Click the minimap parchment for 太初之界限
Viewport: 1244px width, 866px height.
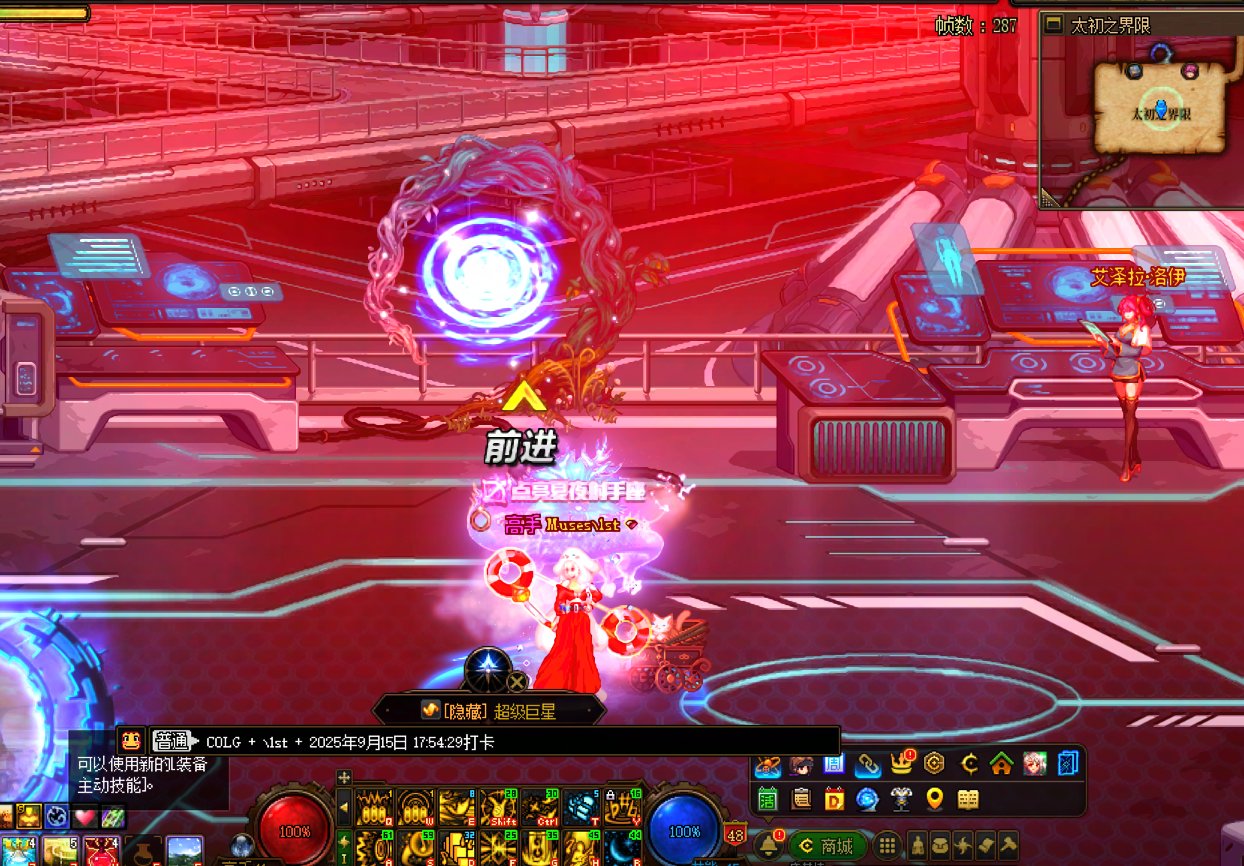(x=1160, y=107)
